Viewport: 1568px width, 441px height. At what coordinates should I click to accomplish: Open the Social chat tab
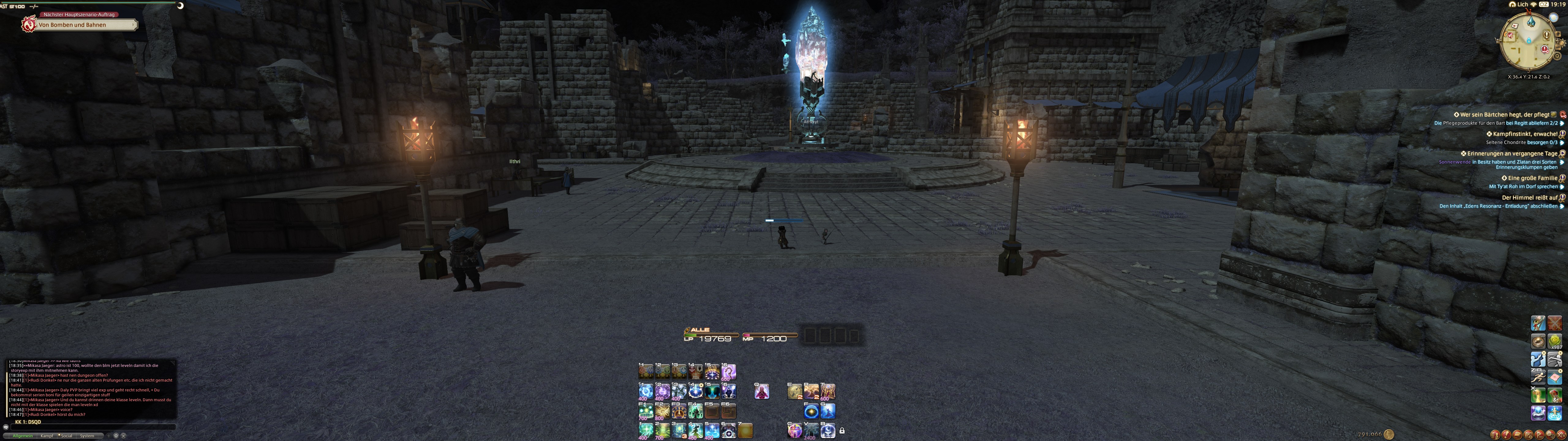pos(66,435)
